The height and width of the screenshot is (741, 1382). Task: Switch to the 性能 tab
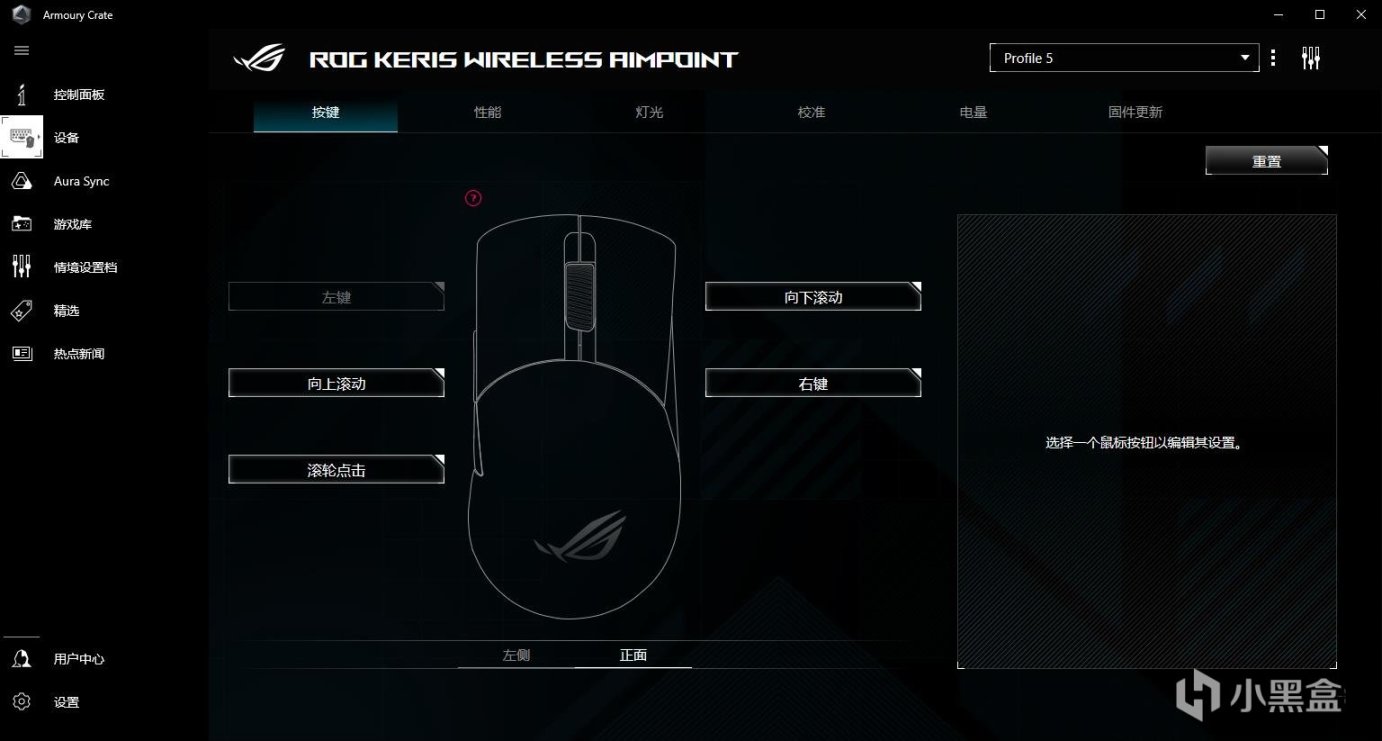[487, 112]
